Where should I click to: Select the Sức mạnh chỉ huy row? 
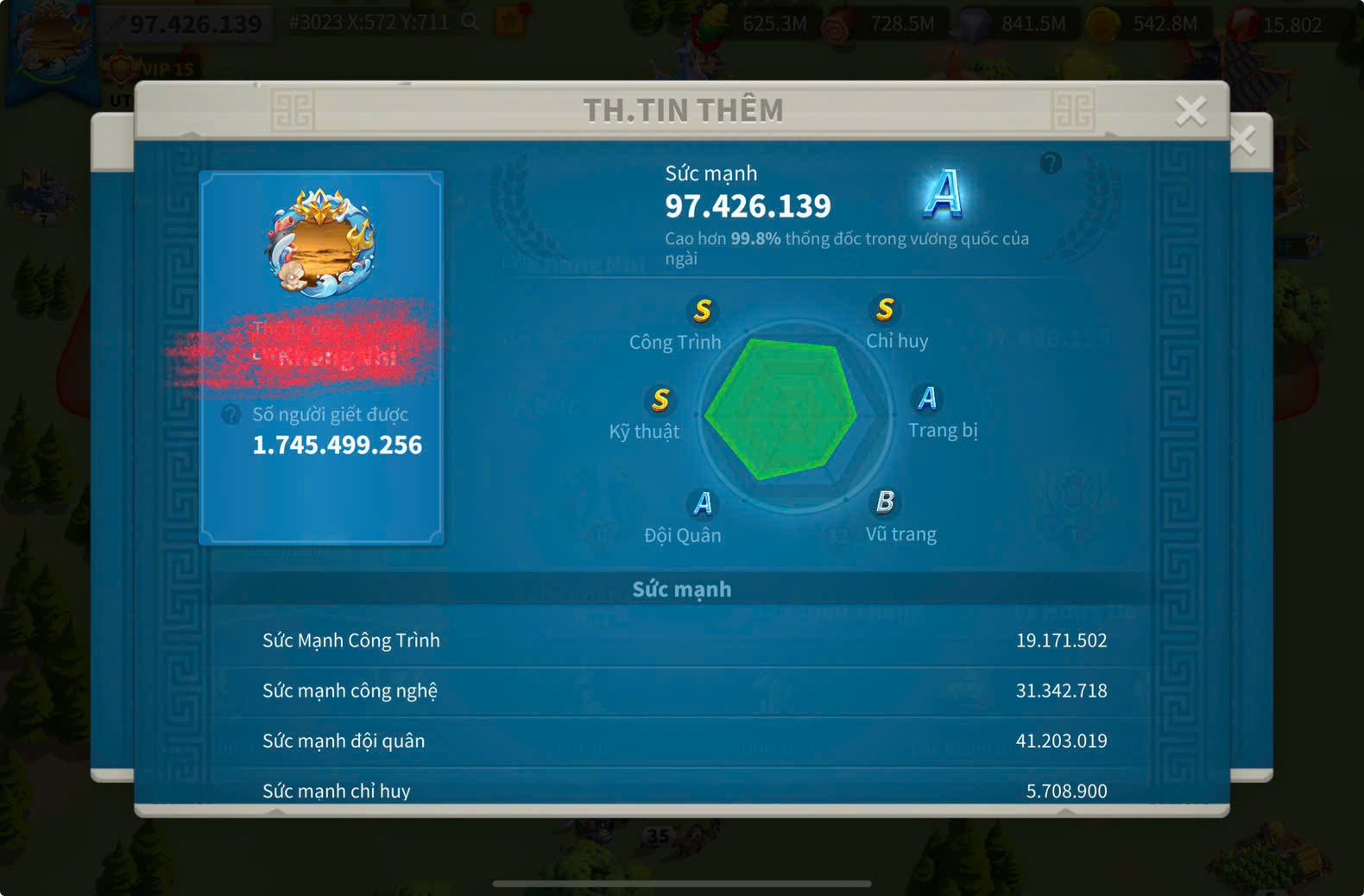click(684, 790)
